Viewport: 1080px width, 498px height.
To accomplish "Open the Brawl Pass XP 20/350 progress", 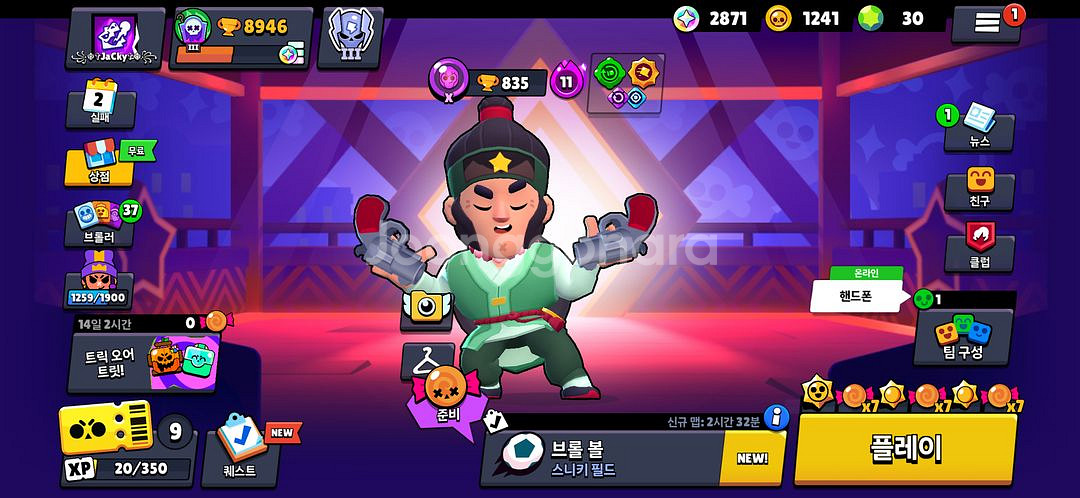I will click(x=126, y=445).
